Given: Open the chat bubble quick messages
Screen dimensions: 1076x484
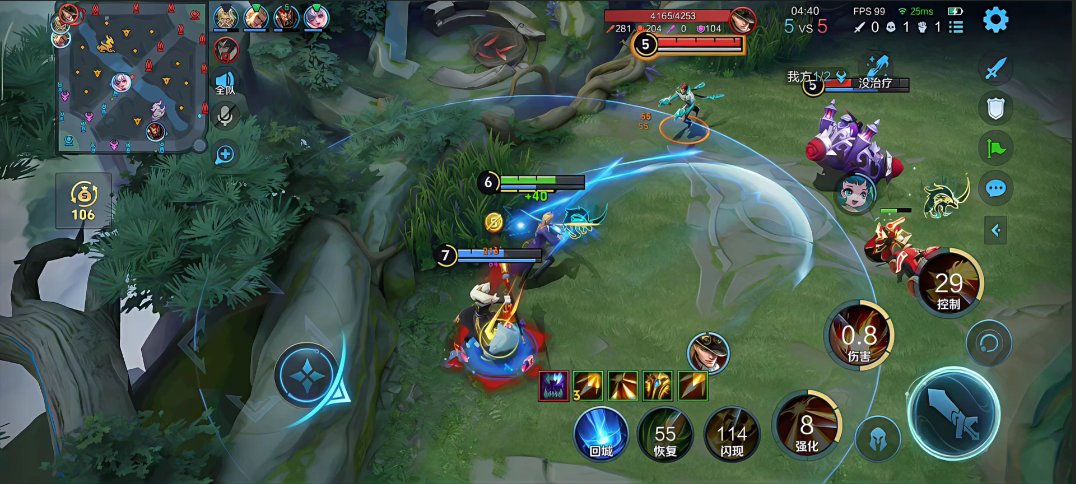Looking at the screenshot, I should click(x=995, y=187).
